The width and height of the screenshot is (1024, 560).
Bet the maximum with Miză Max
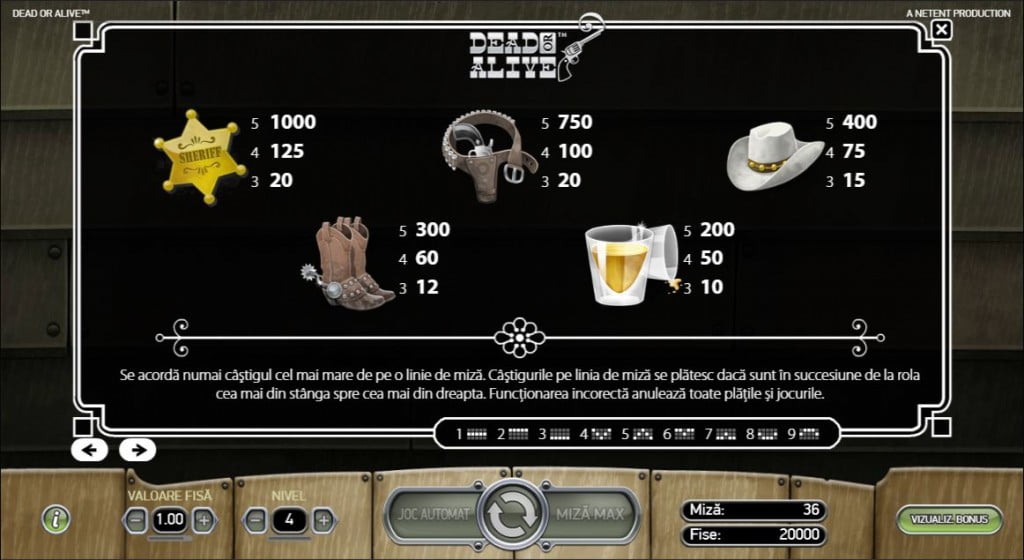[x=591, y=515]
